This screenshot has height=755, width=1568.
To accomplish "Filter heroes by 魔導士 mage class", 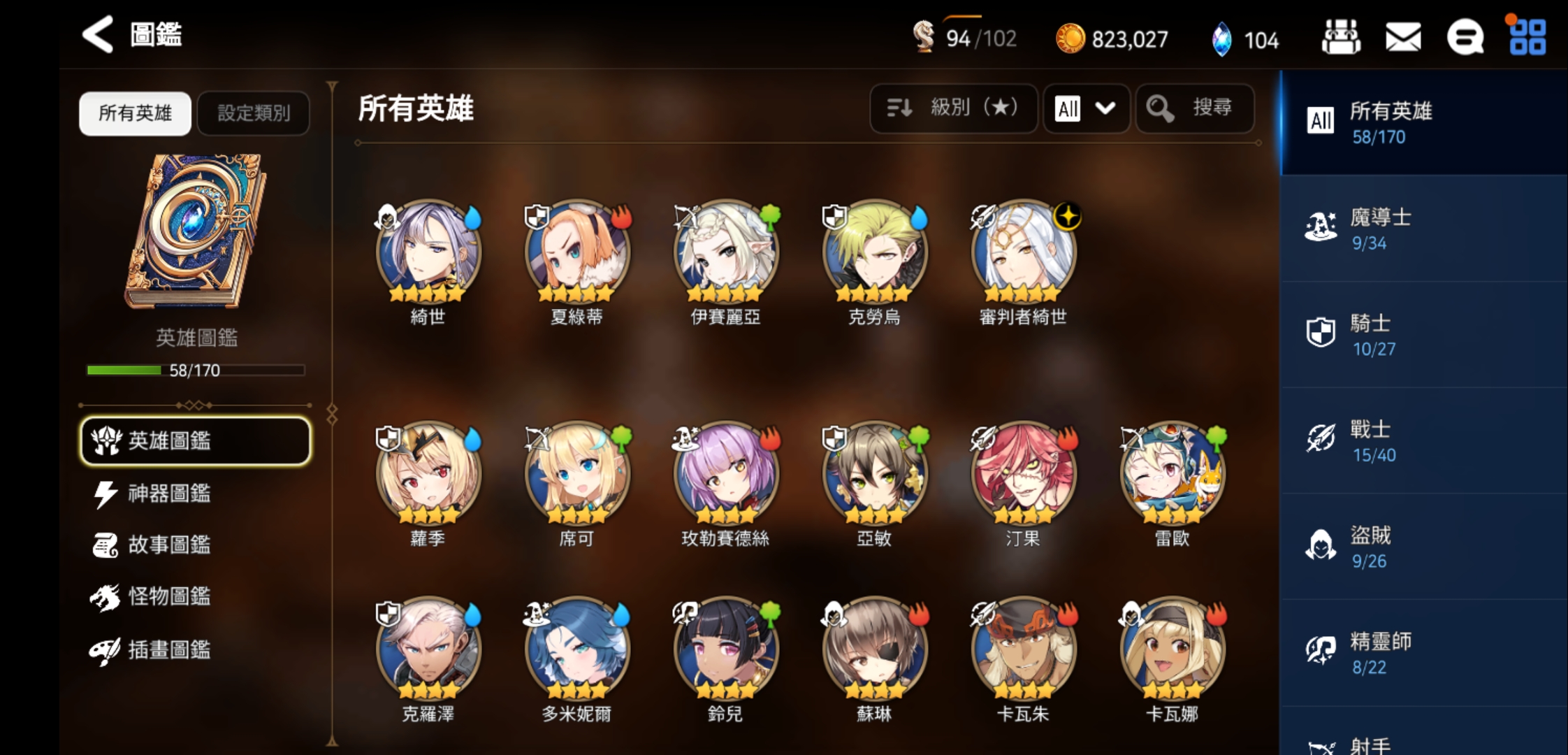I will click(1422, 228).
